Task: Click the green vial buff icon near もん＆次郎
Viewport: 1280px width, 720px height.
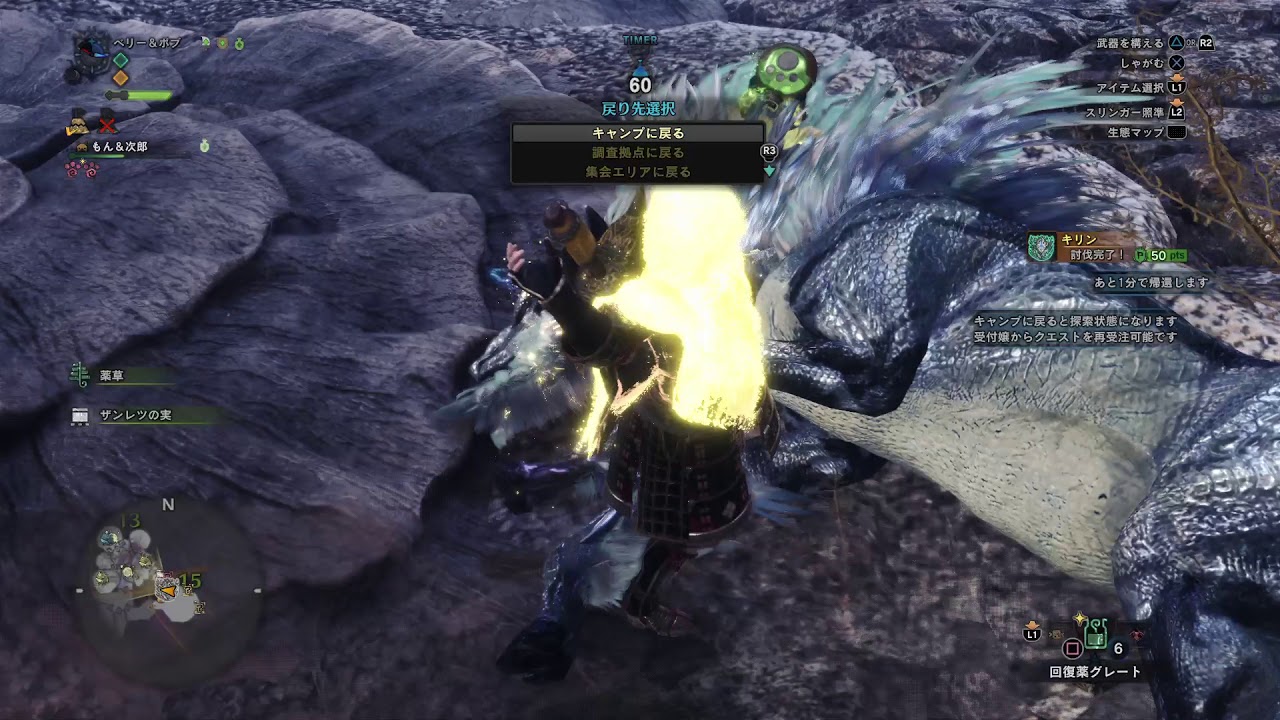Action: click(205, 146)
